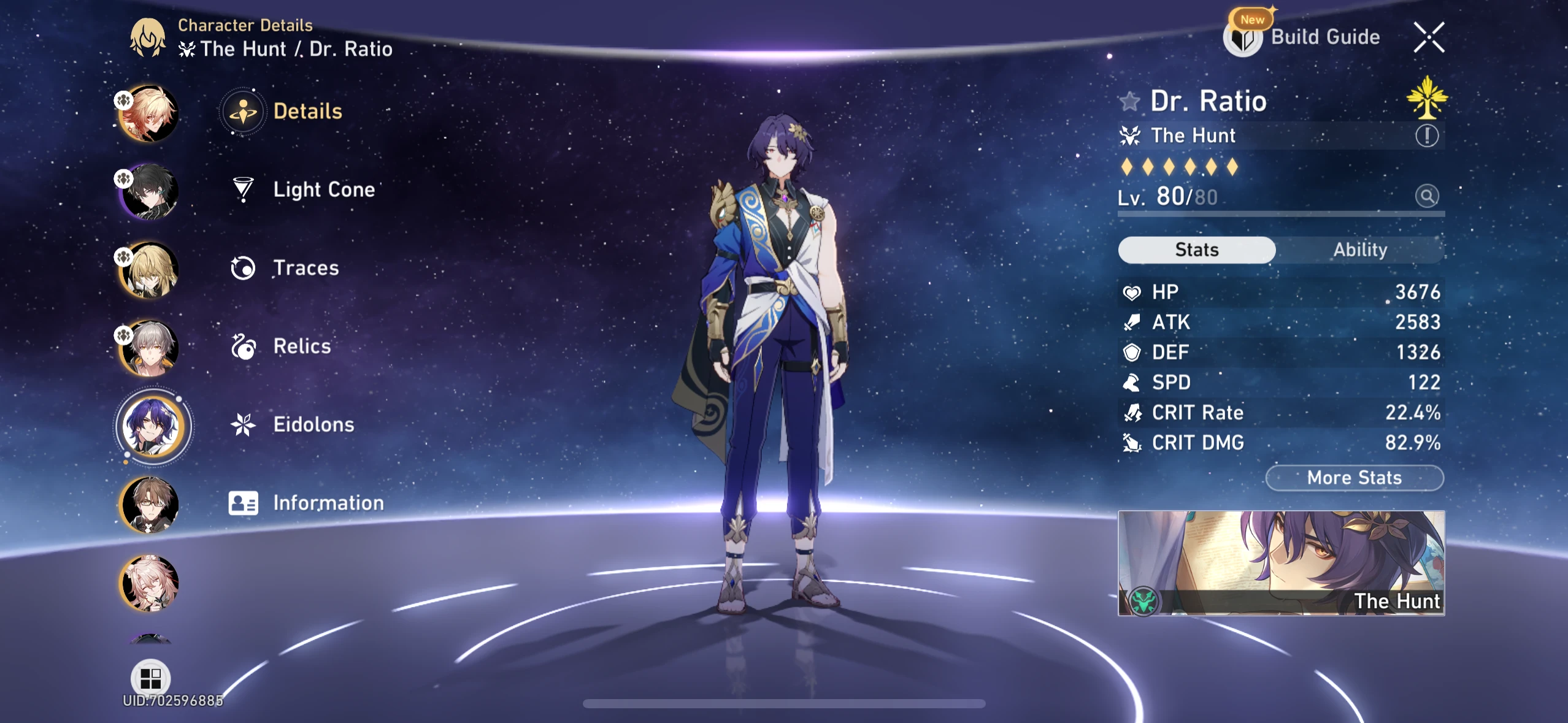Open More Stats
The height and width of the screenshot is (723, 1568).
[1353, 478]
